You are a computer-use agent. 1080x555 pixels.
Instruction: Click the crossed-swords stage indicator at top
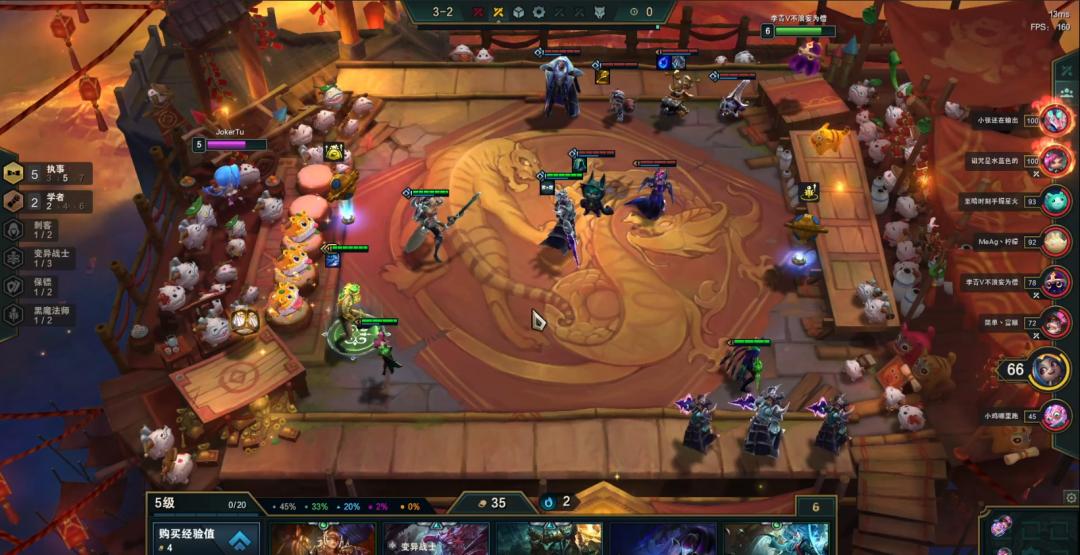tap(497, 12)
